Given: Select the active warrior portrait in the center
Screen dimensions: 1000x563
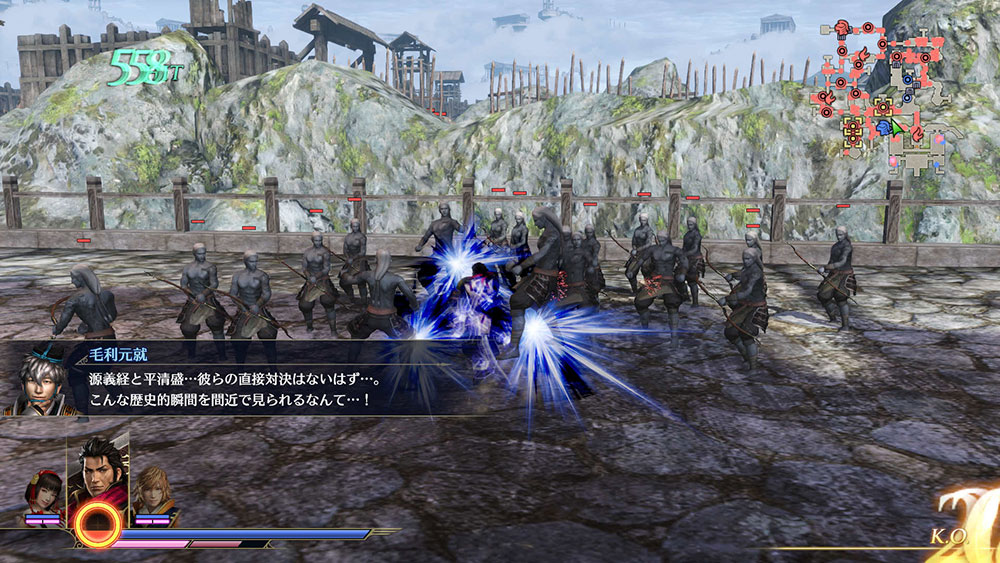Looking at the screenshot, I should pyautogui.click(x=98, y=469).
